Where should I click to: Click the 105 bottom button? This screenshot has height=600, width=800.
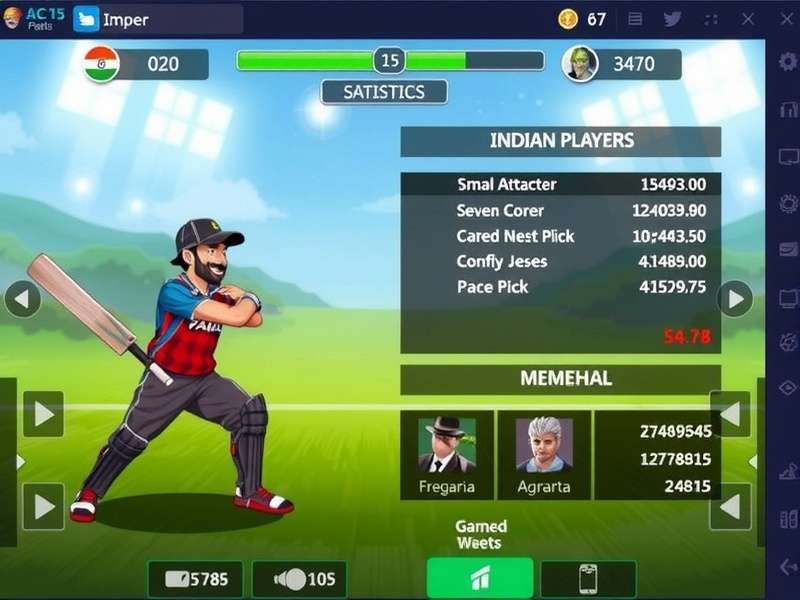click(x=300, y=579)
